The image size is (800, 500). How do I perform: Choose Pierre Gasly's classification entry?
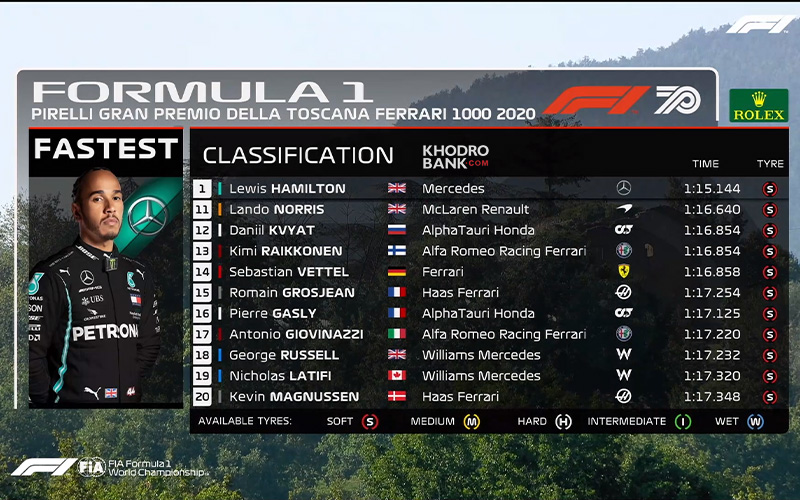tap(488, 314)
